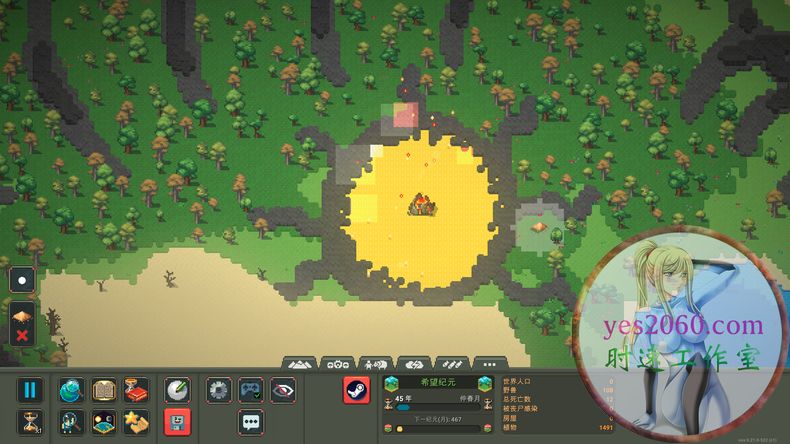
Task: Open the globe with magnifier world info
Action: click(x=72, y=390)
